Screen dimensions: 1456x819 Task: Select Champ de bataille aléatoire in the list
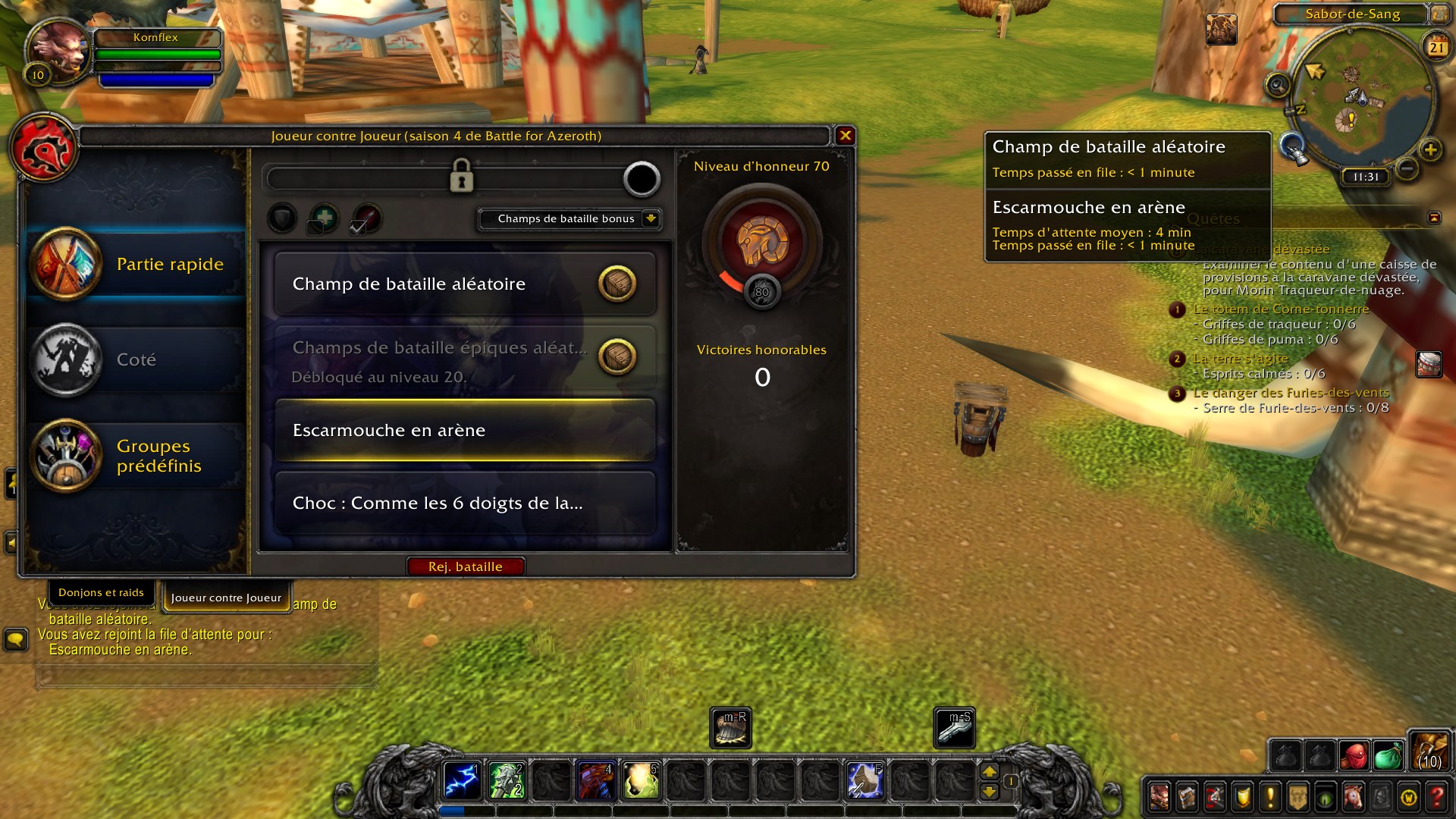pos(465,284)
